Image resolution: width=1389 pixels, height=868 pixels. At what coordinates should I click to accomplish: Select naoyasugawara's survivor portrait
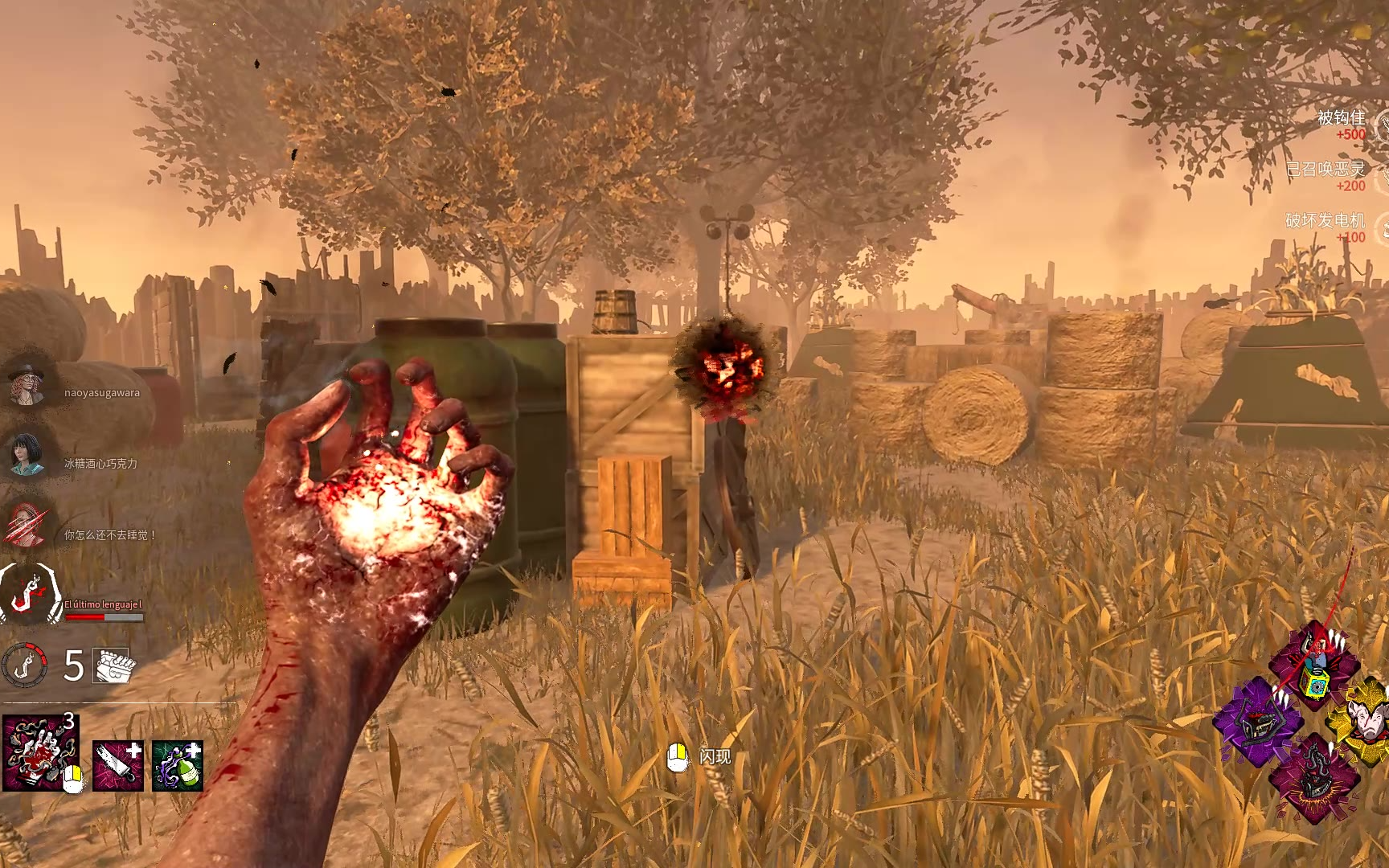(x=28, y=383)
